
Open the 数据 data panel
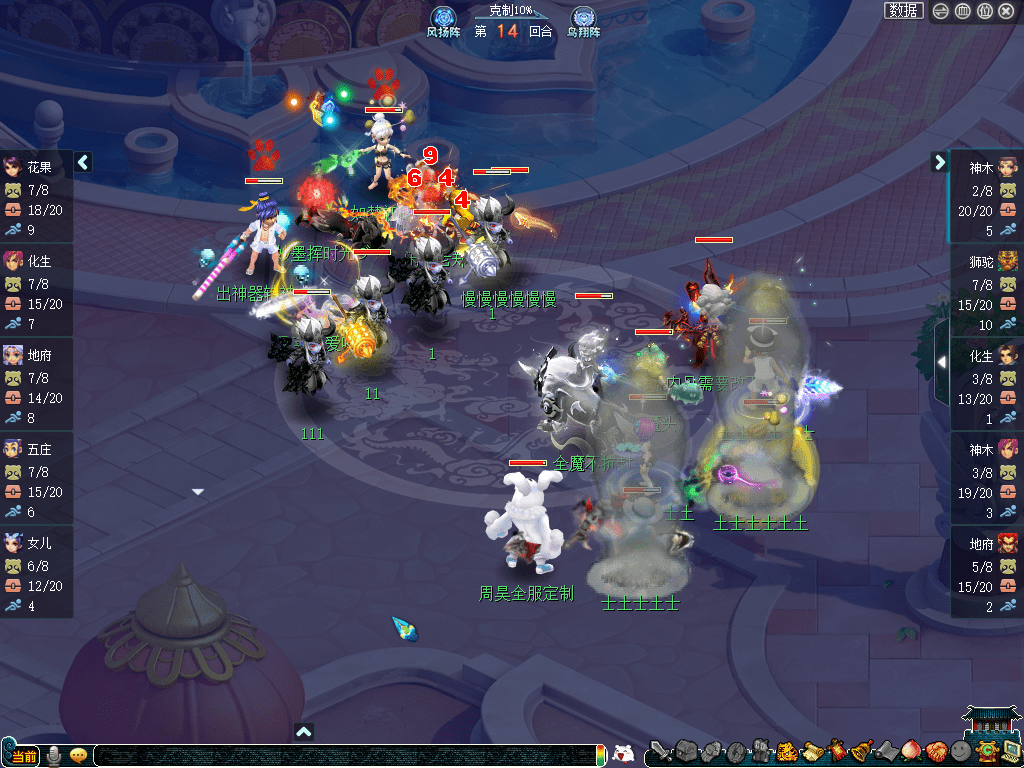[903, 11]
